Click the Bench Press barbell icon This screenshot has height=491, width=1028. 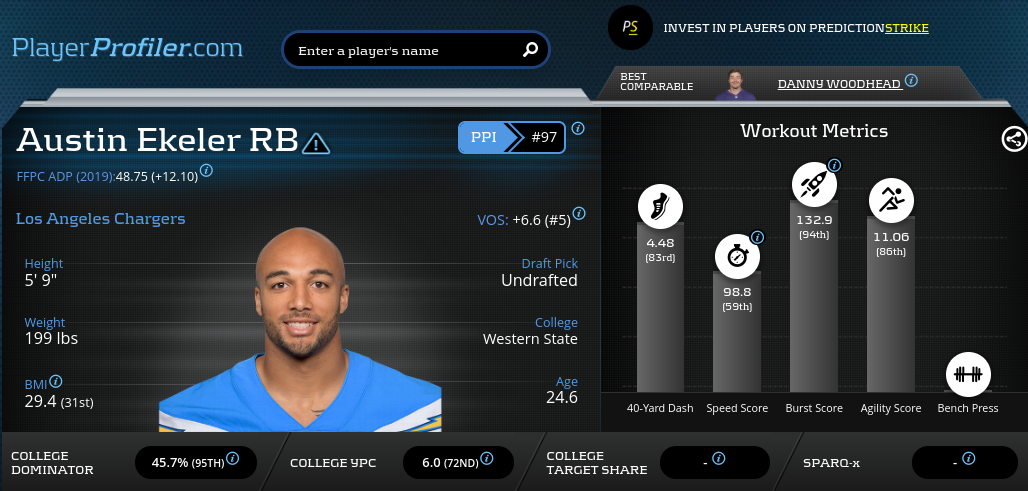tap(967, 375)
